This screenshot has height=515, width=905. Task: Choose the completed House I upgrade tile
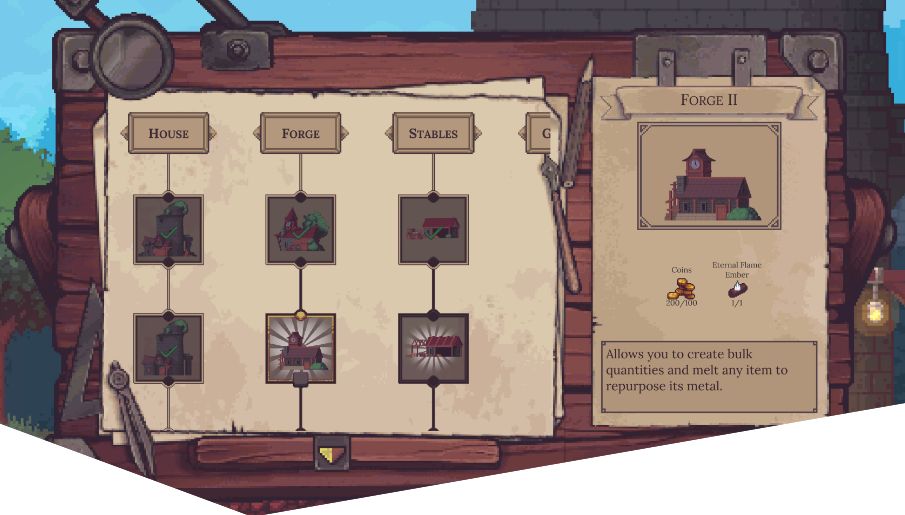pos(168,230)
